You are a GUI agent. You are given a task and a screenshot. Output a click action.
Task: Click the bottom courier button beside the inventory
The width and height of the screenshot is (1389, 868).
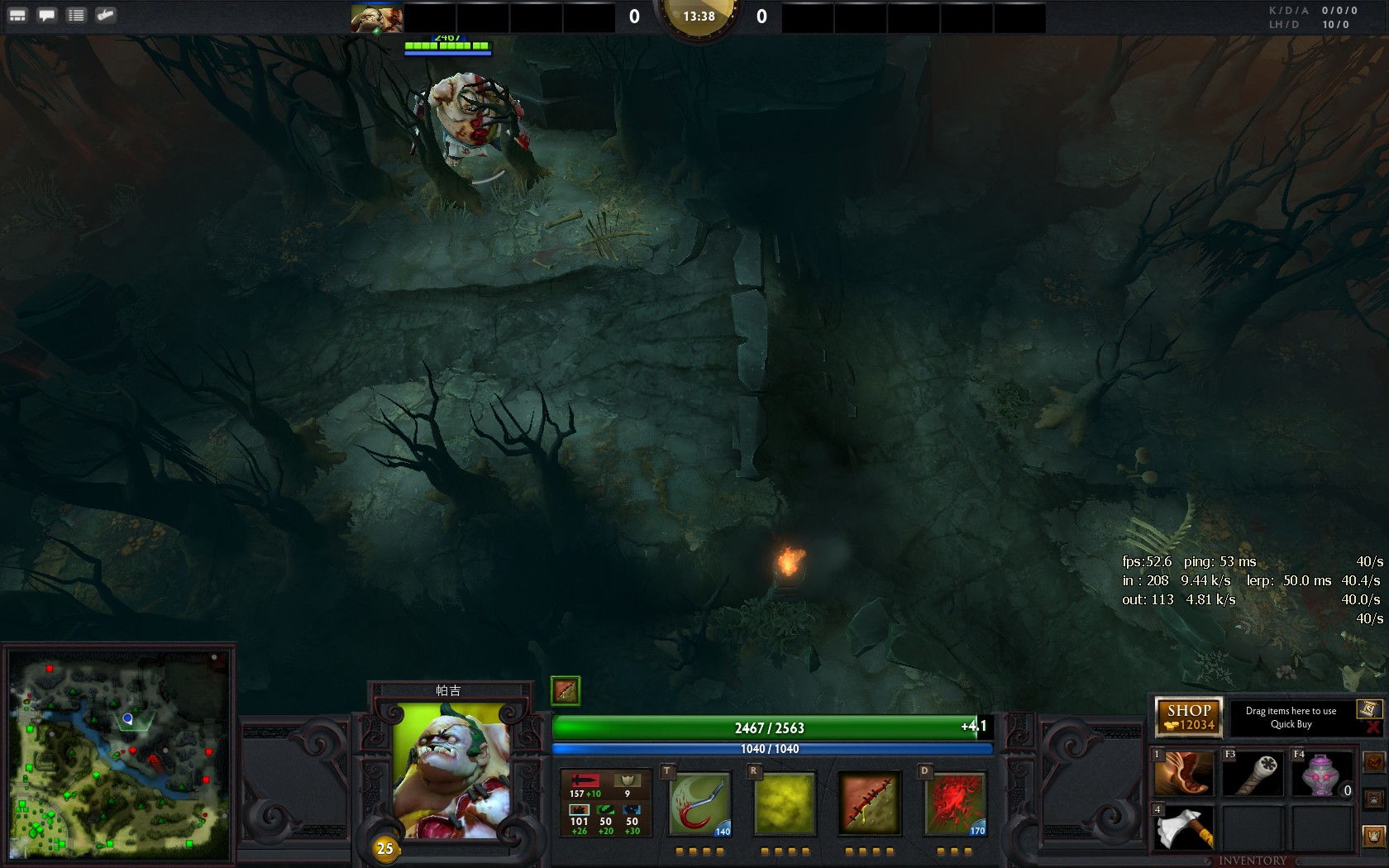[x=1373, y=836]
